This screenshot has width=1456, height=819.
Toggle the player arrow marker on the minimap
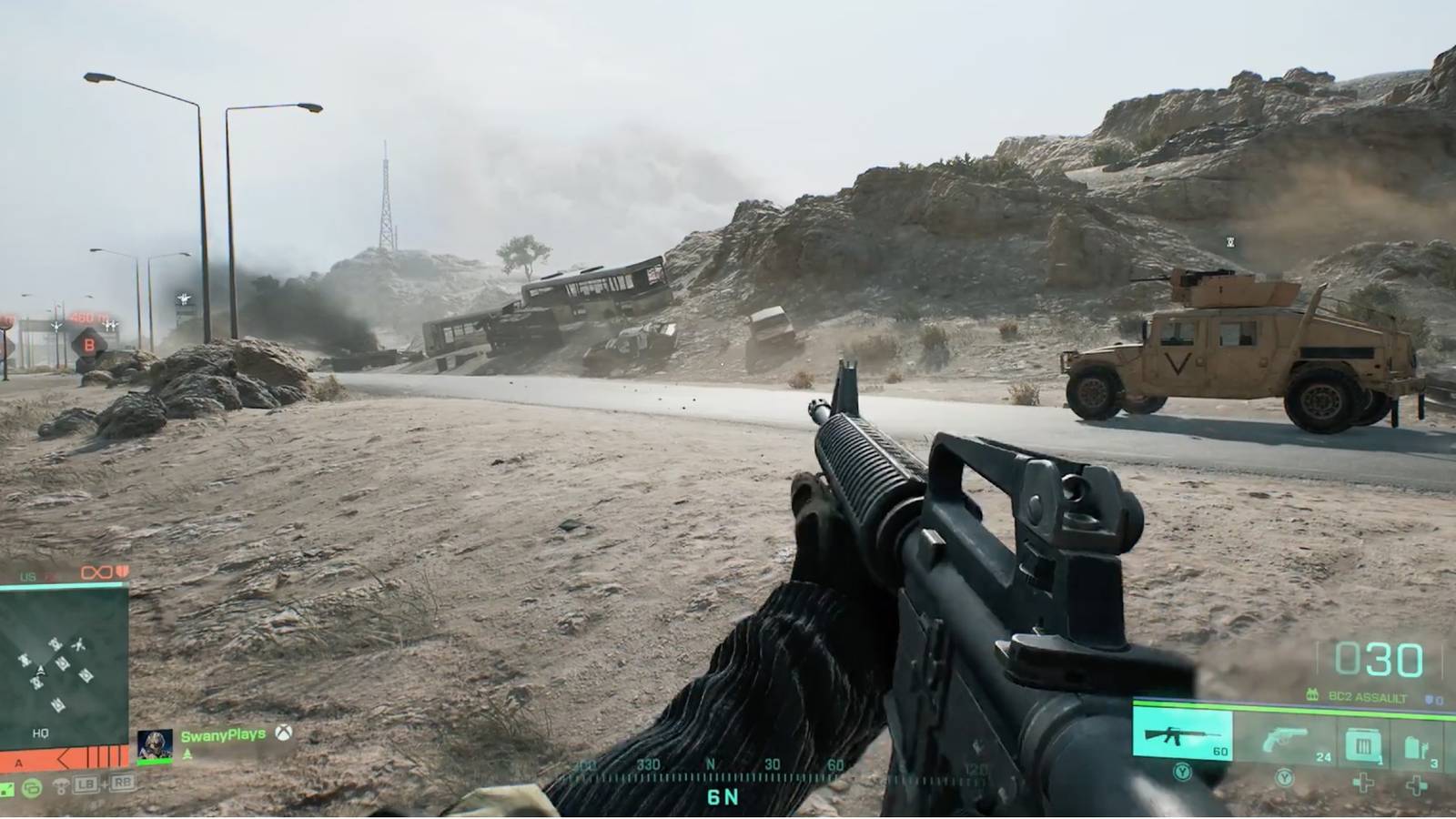pos(41,672)
